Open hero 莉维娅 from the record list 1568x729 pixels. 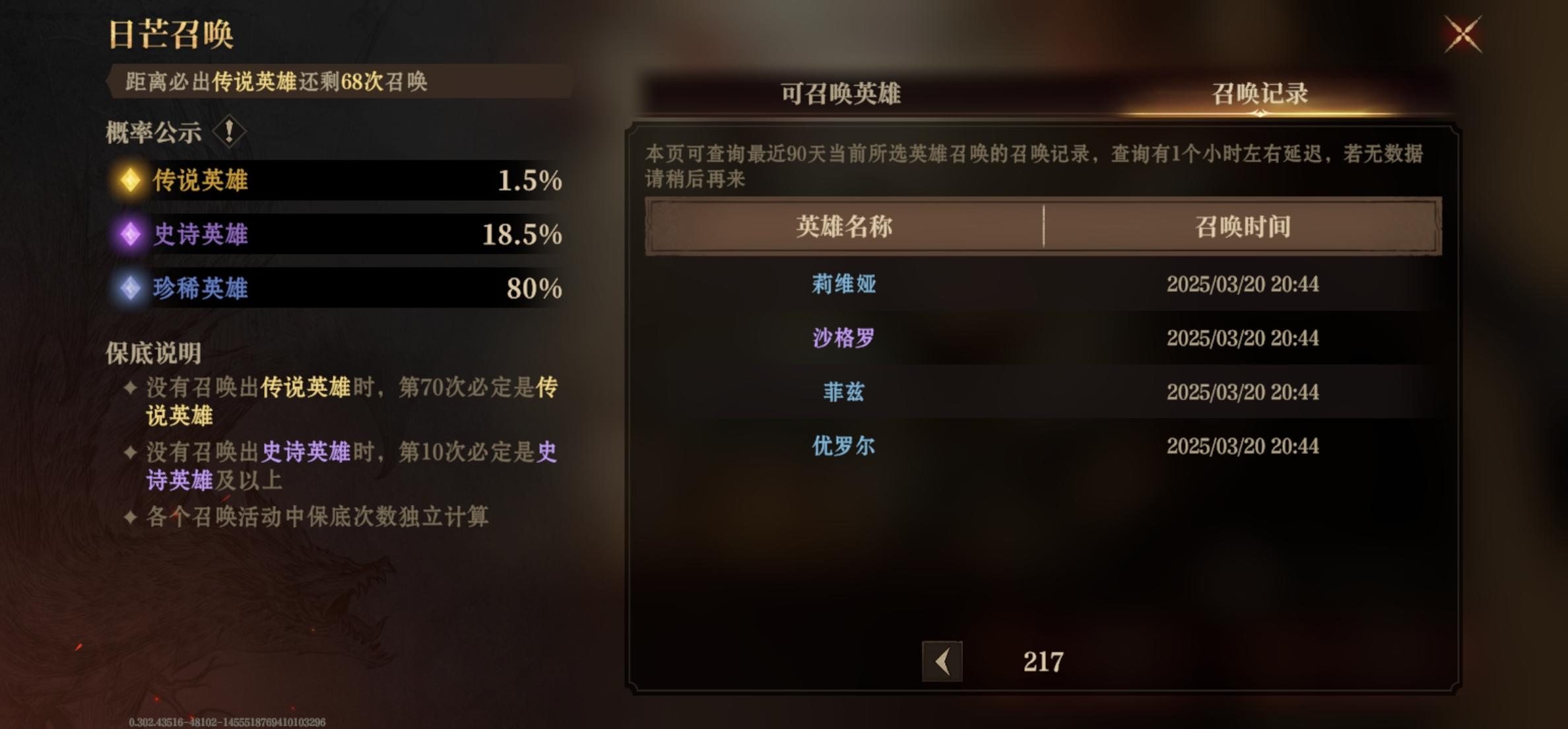843,285
